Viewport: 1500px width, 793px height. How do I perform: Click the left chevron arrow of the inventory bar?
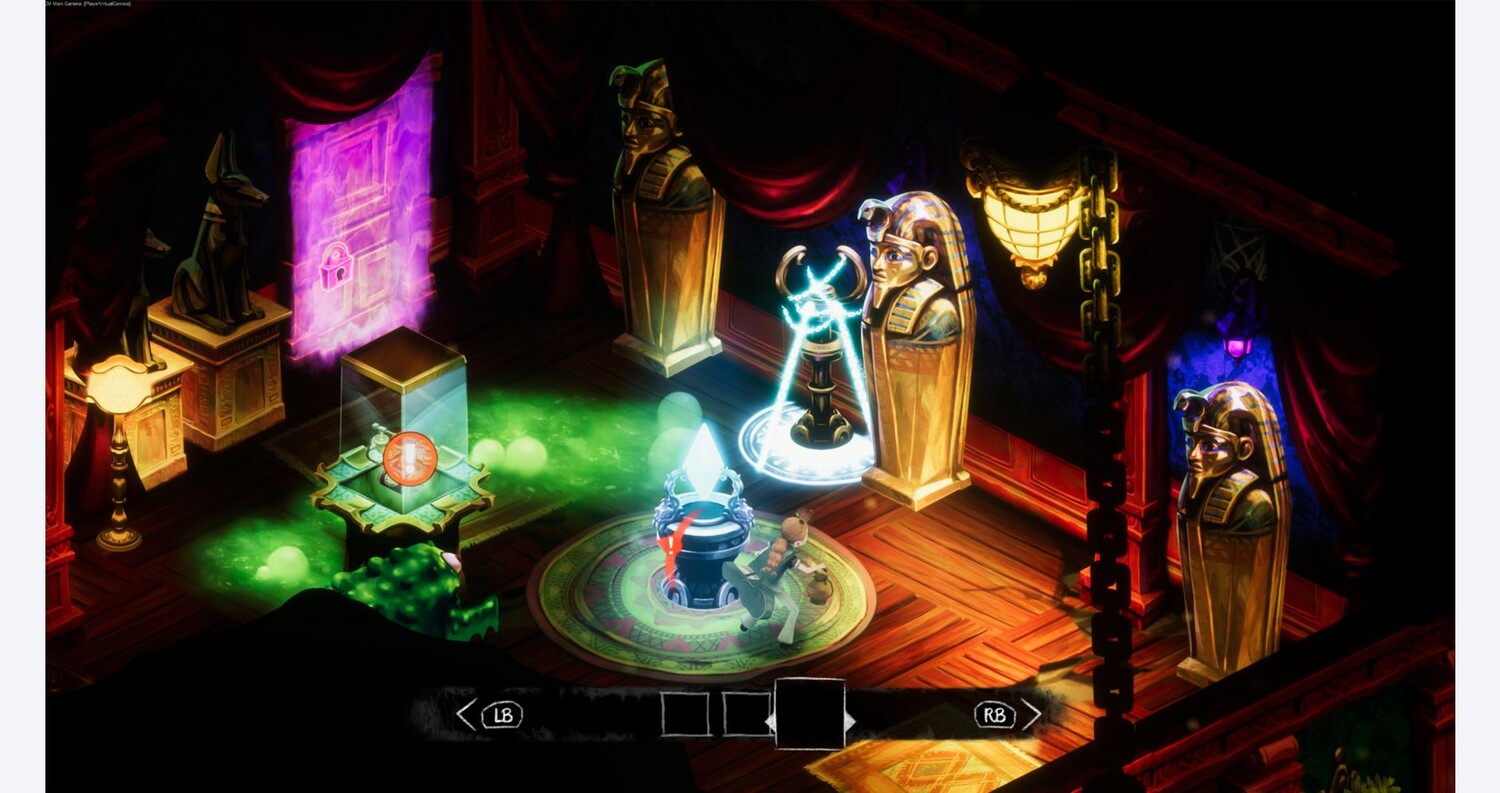click(x=466, y=714)
